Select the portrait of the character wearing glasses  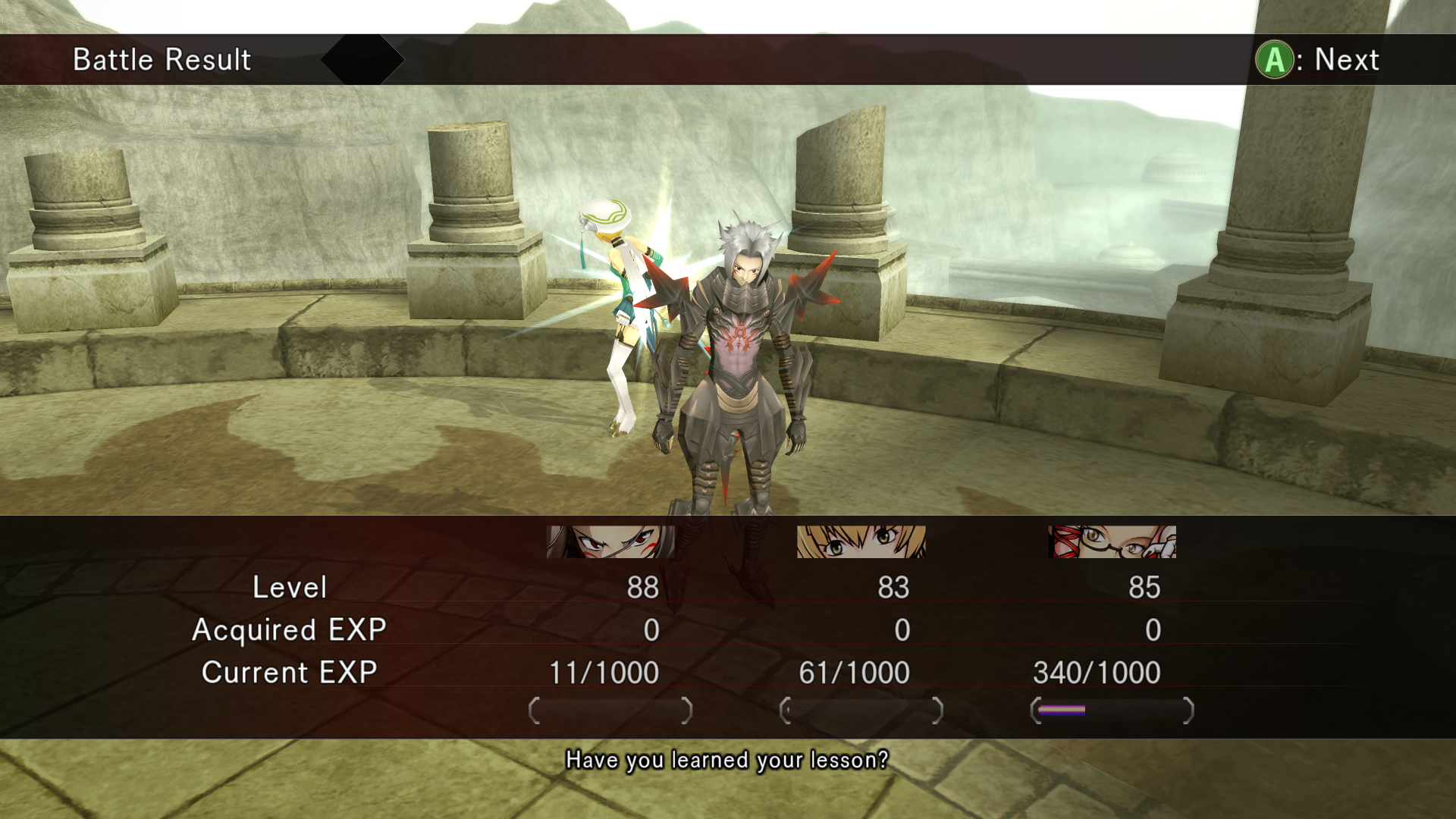(x=1112, y=542)
